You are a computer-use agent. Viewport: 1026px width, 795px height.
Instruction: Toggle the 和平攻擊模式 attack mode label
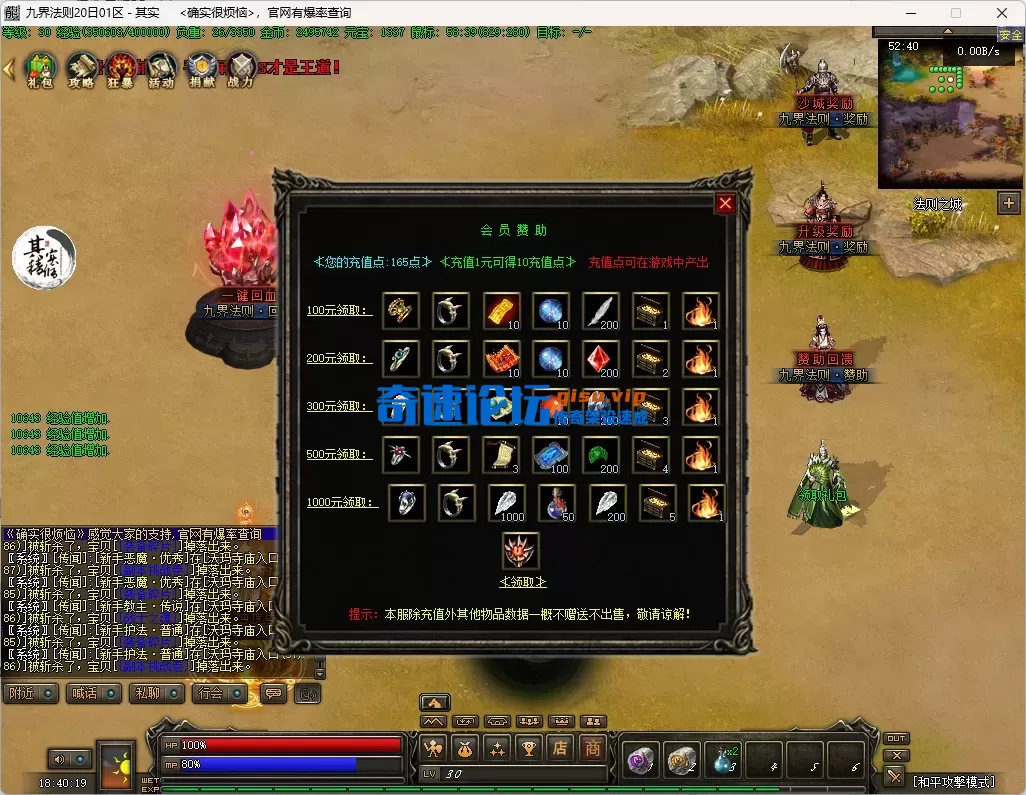coord(961,779)
